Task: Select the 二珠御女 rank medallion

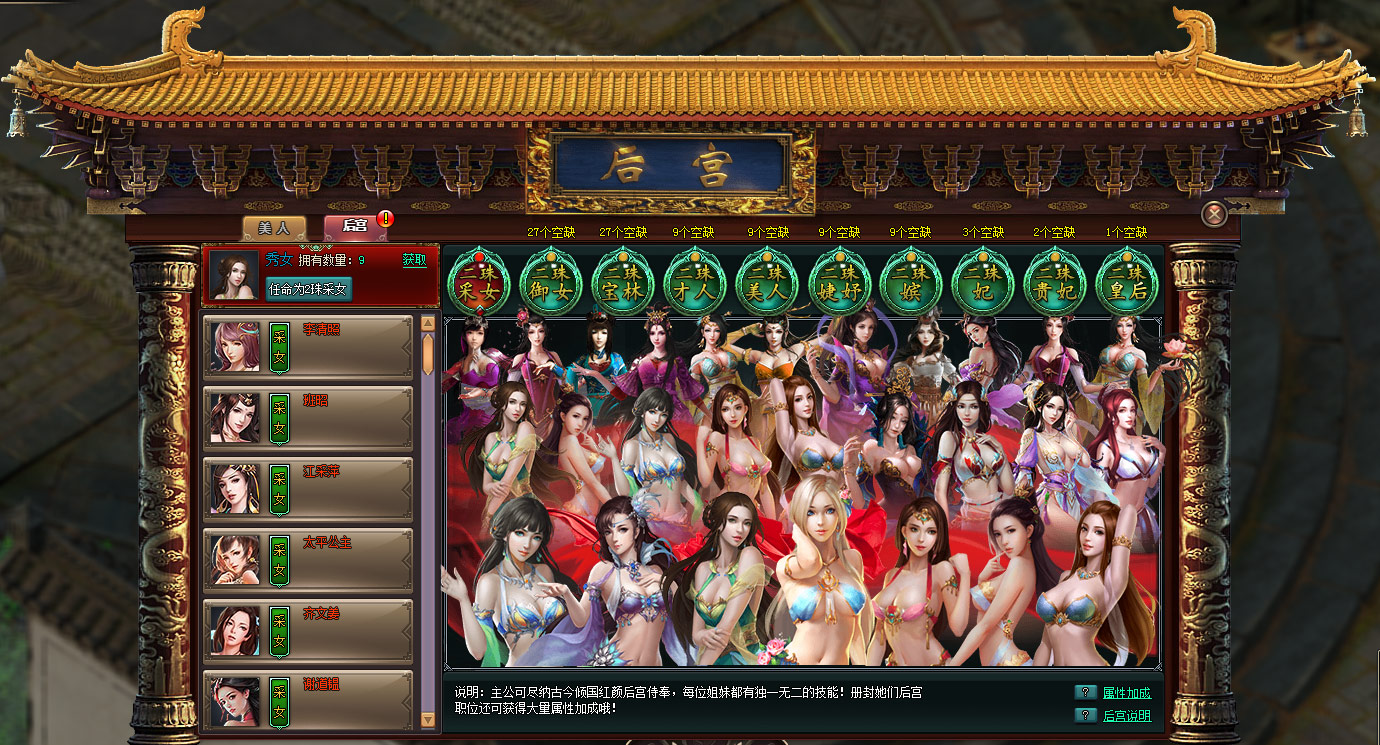Action: pyautogui.click(x=550, y=283)
